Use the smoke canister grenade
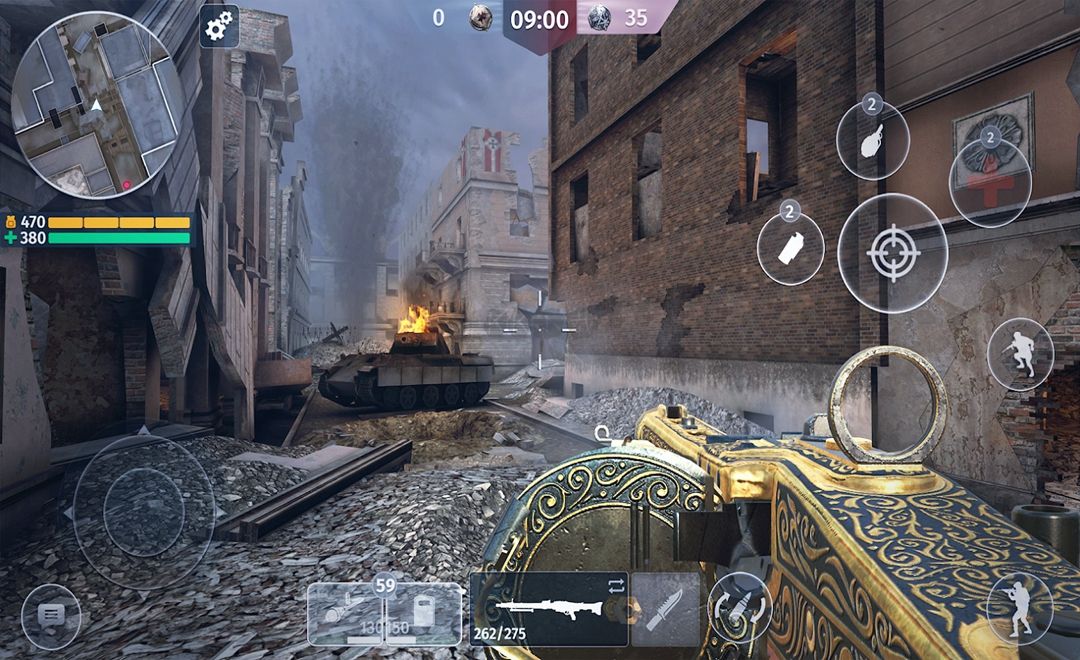Screen dimensions: 1080x660 (x=790, y=248)
